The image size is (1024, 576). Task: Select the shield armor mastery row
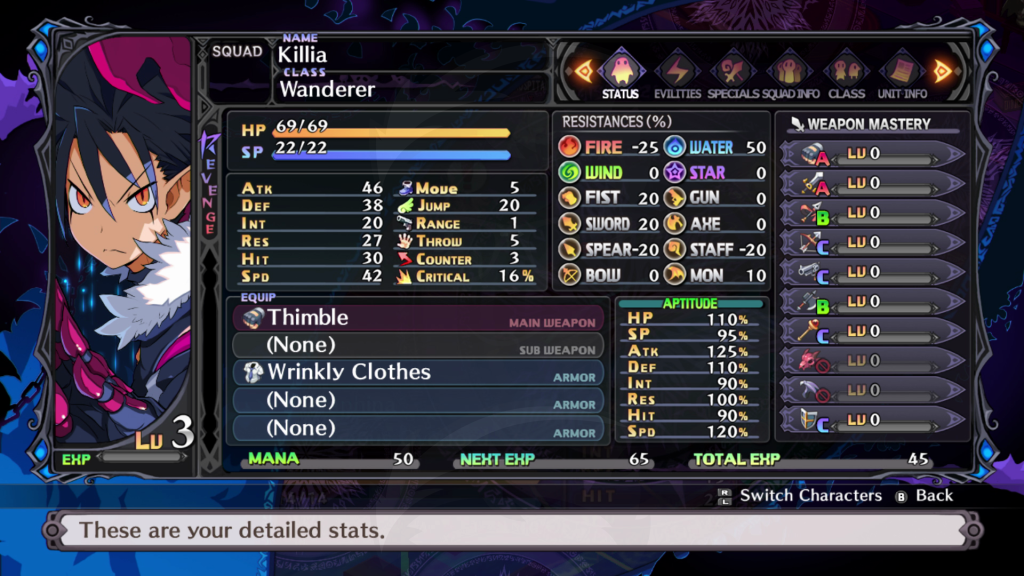[x=872, y=420]
